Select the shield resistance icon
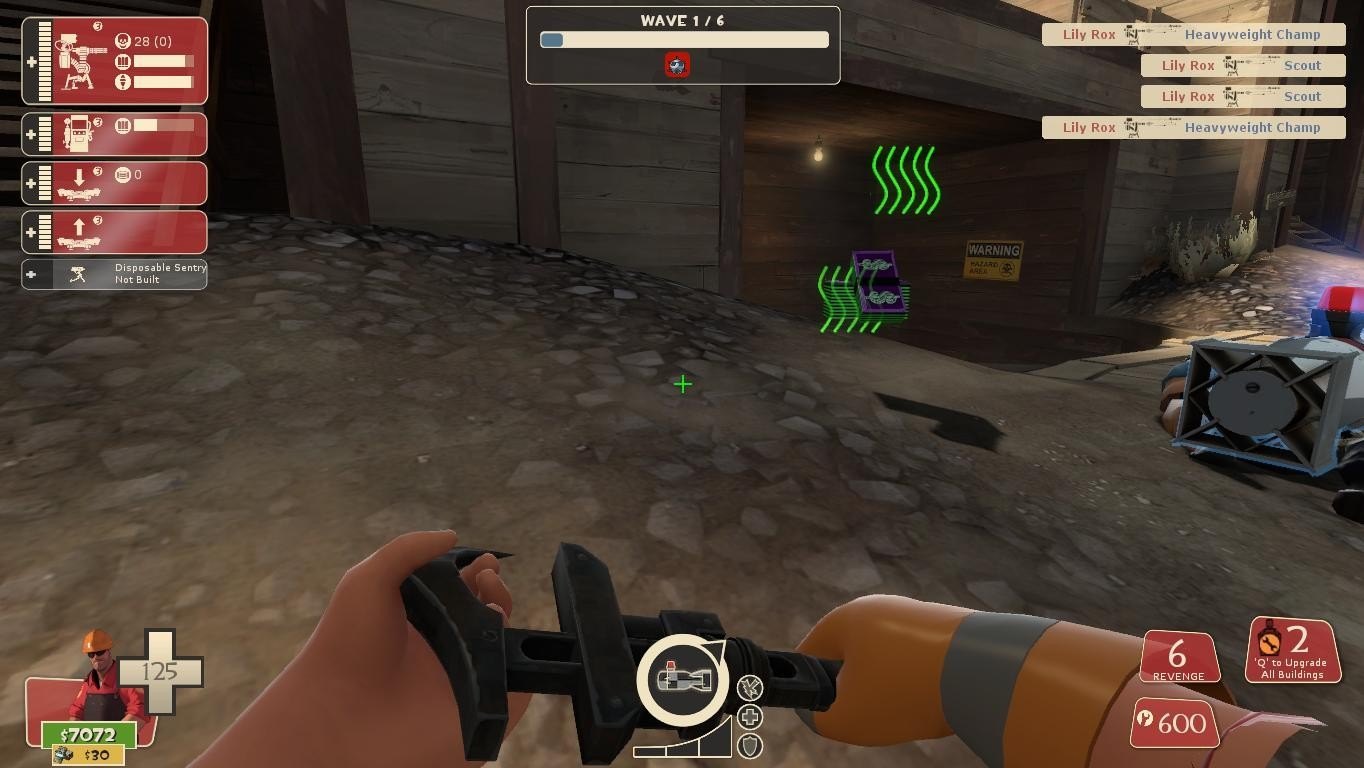Viewport: 1364px width, 768px height. (750, 745)
